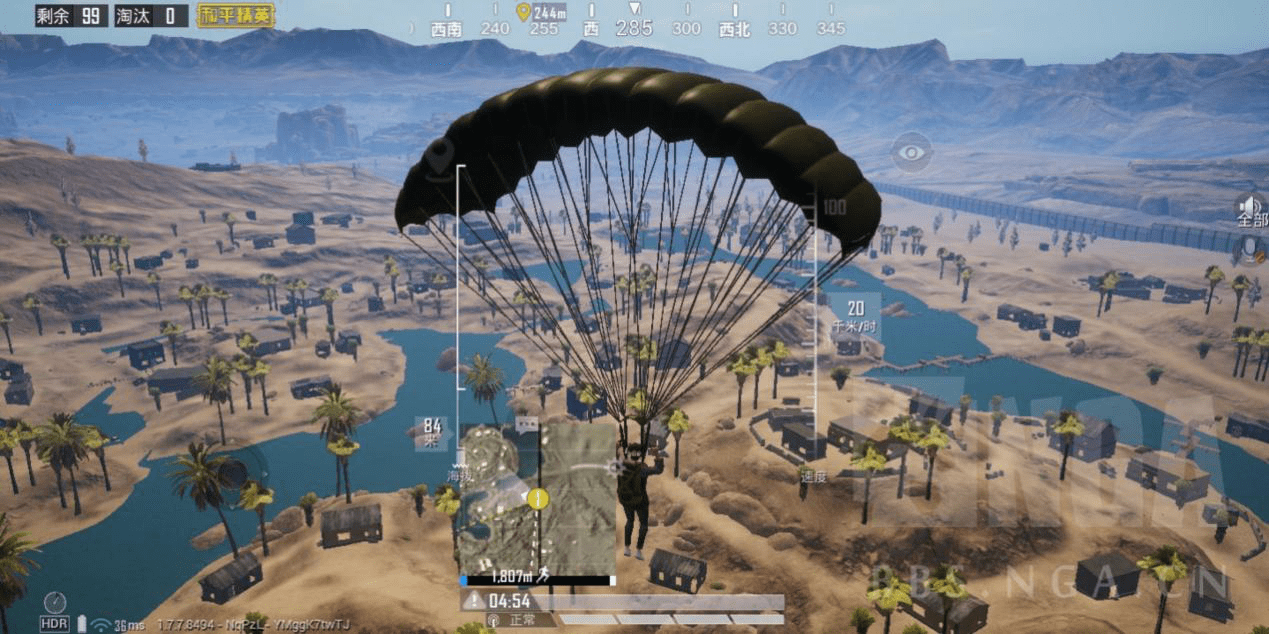Tap the yellow 和平精英 logo badge
This screenshot has height=634, width=1269.
[236, 15]
